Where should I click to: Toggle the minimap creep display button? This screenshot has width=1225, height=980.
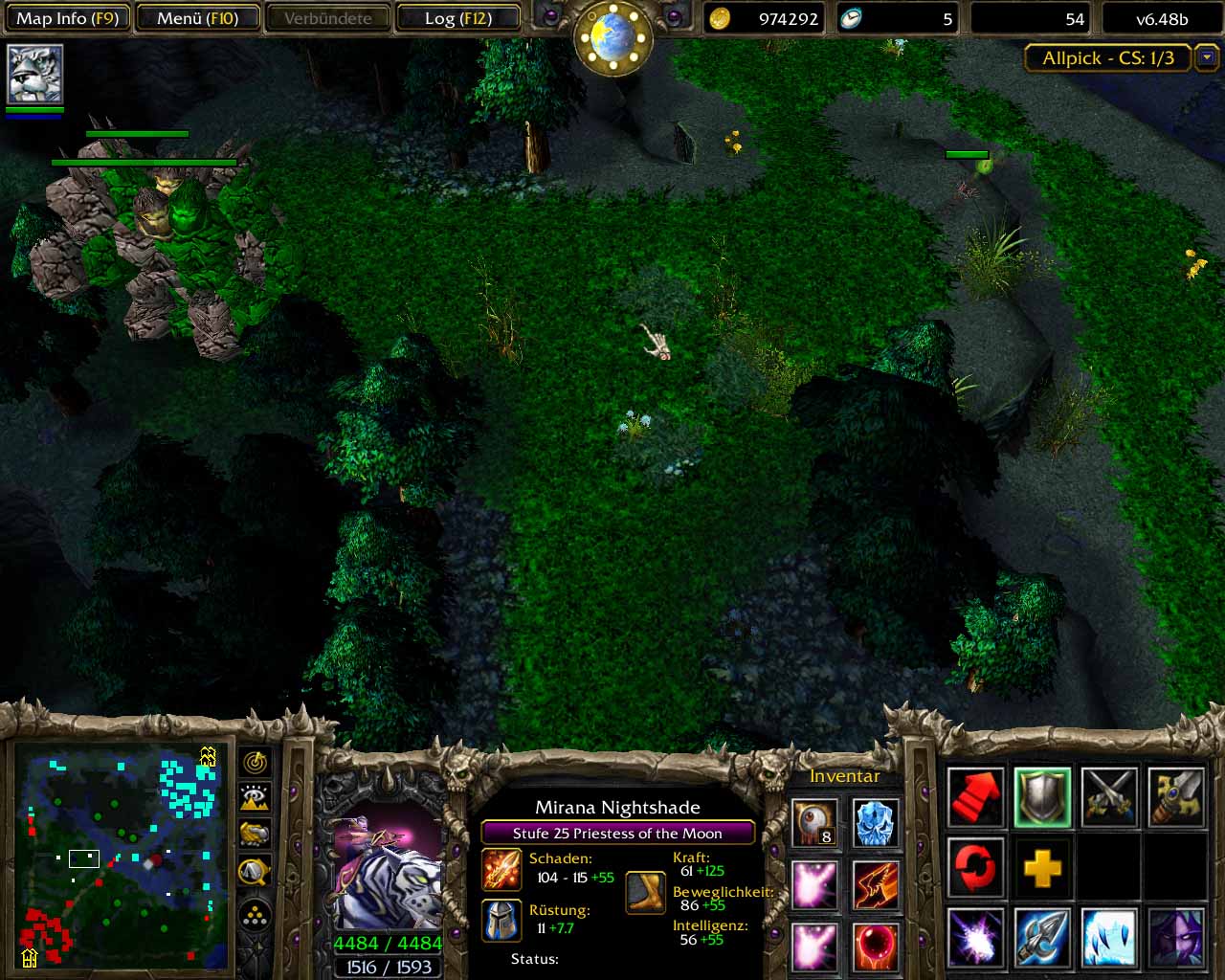click(256, 871)
